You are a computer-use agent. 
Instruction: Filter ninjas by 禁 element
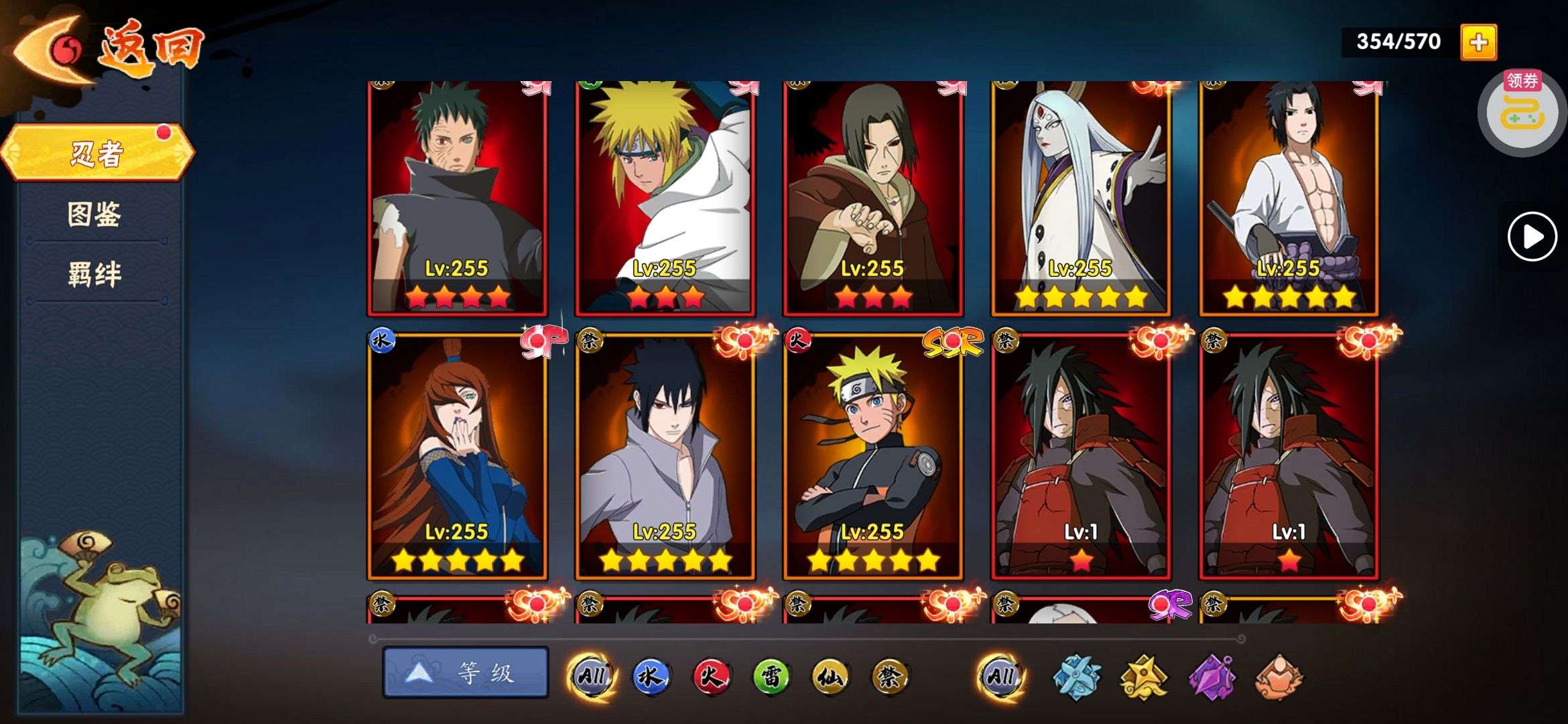[x=890, y=676]
